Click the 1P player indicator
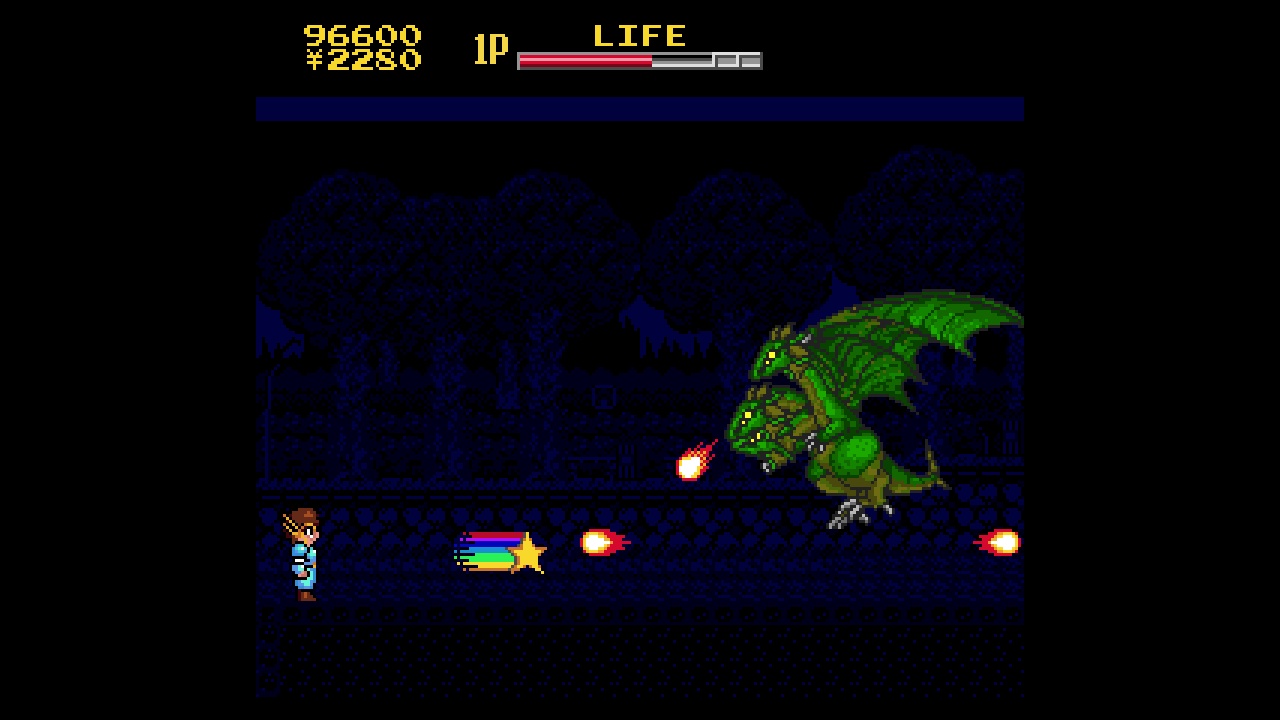The height and width of the screenshot is (720, 1280). 489,50
